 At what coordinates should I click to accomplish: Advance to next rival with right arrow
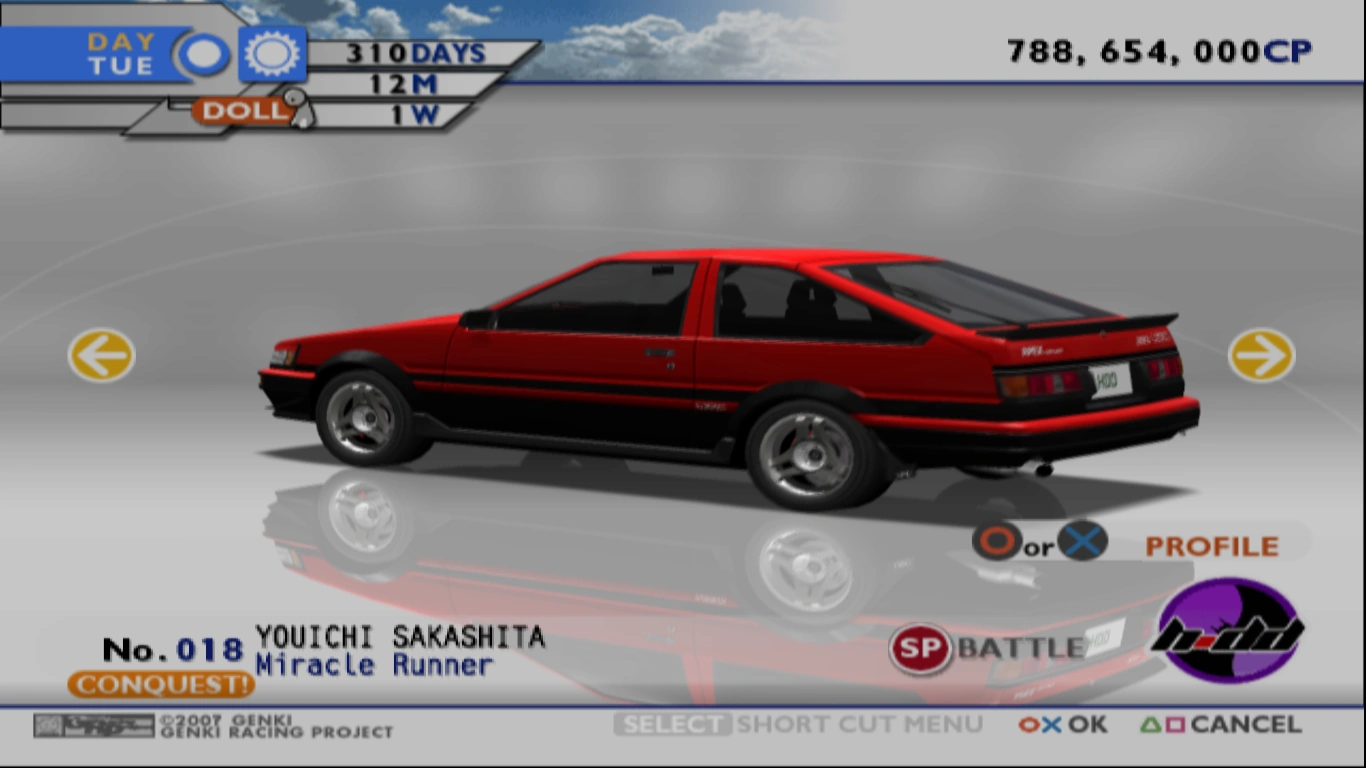tap(1261, 355)
